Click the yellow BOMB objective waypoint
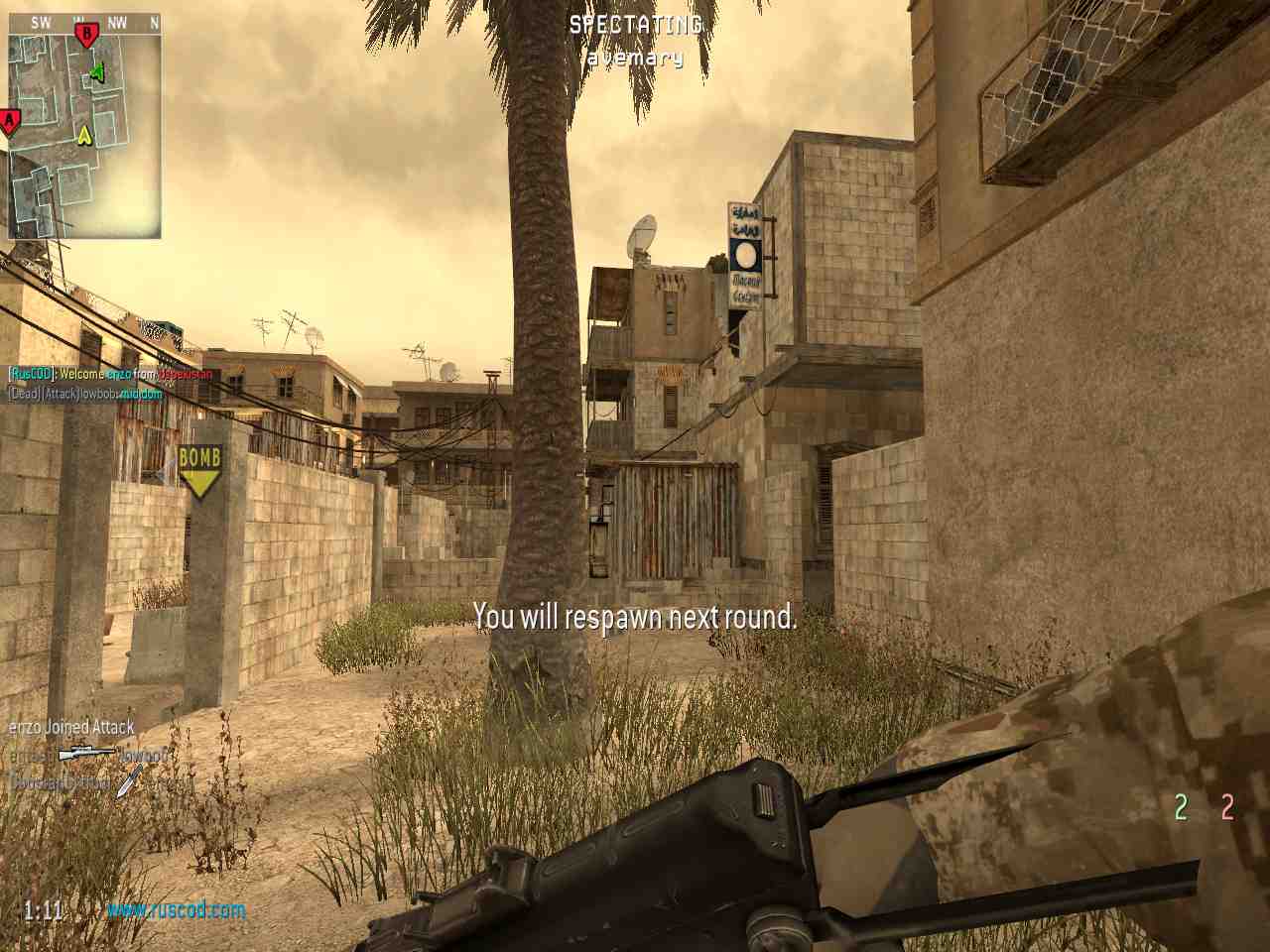 point(200,469)
